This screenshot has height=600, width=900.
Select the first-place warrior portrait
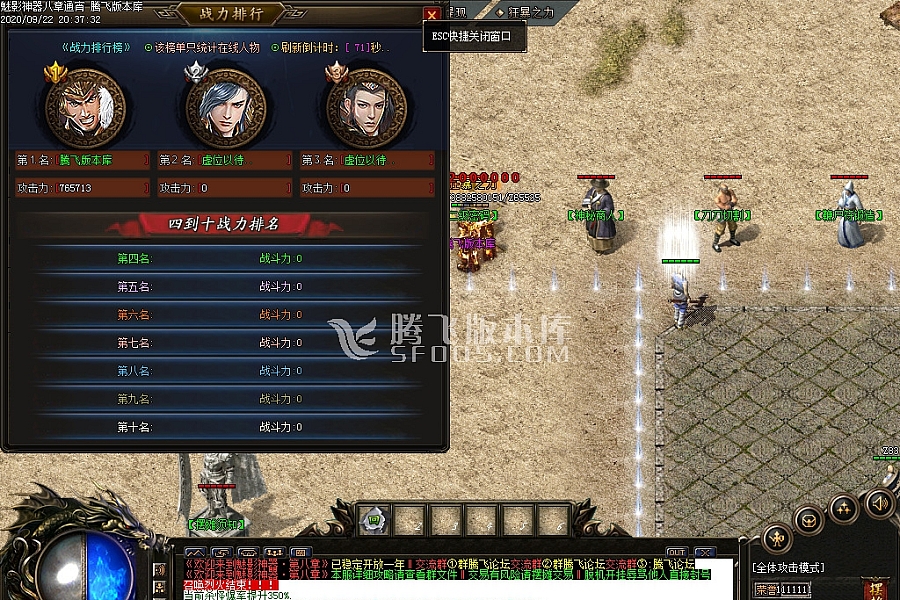click(x=85, y=107)
